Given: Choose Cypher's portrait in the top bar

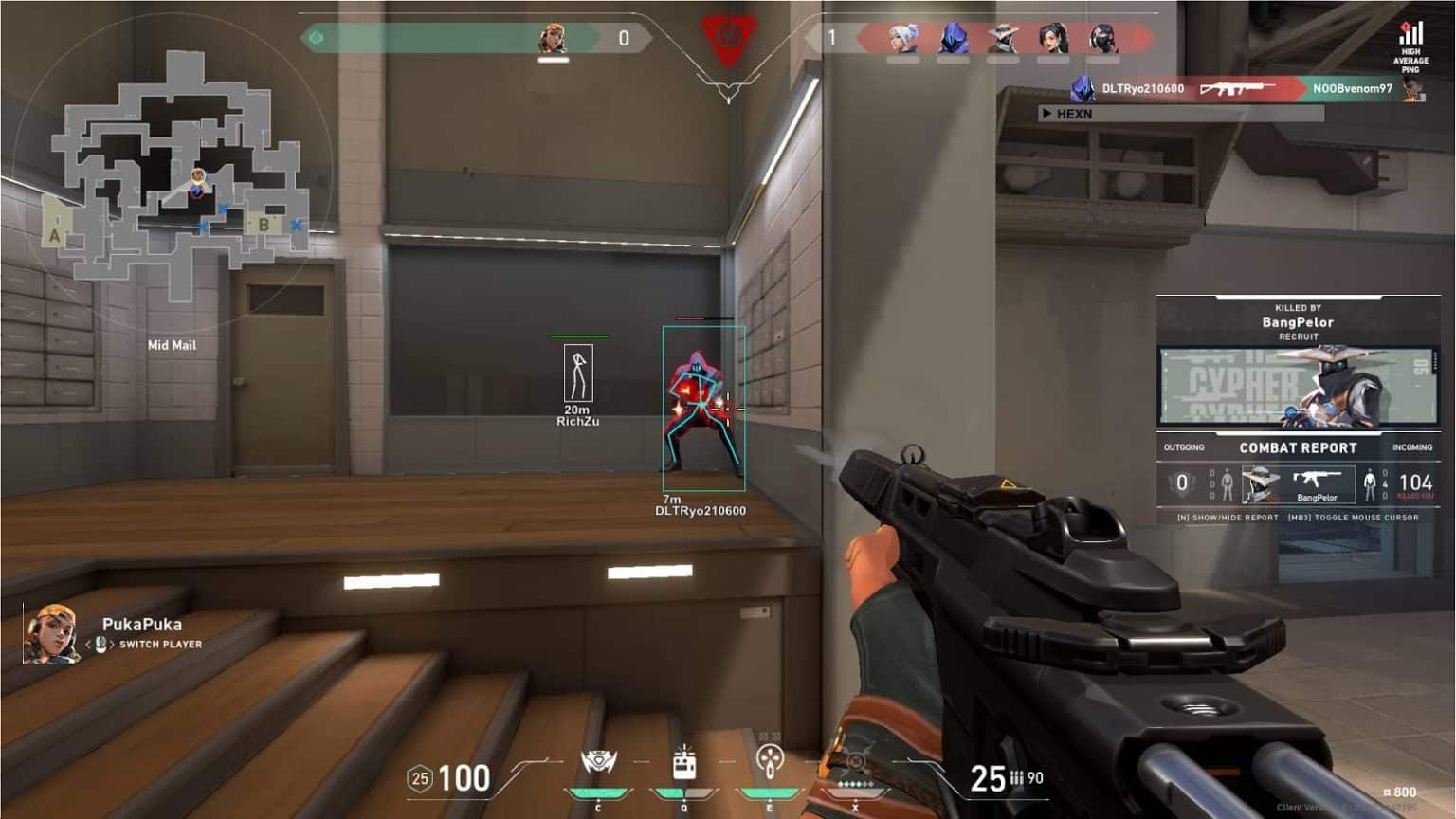Looking at the screenshot, I should 1003,39.
